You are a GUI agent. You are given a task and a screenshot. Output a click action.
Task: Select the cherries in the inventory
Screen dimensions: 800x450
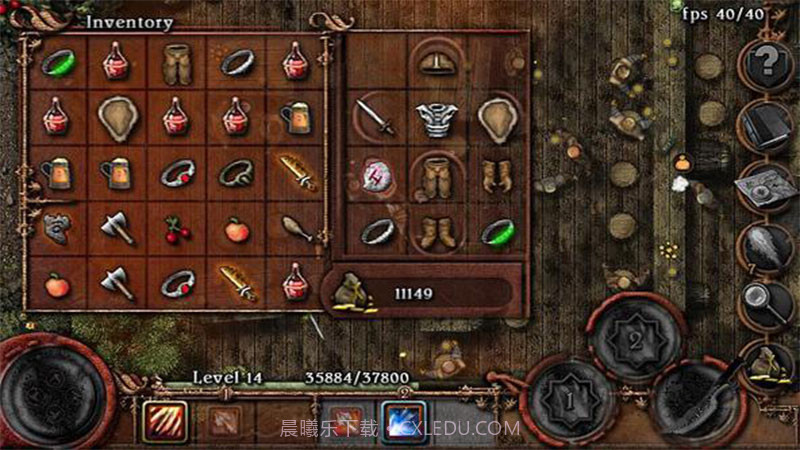tap(177, 232)
